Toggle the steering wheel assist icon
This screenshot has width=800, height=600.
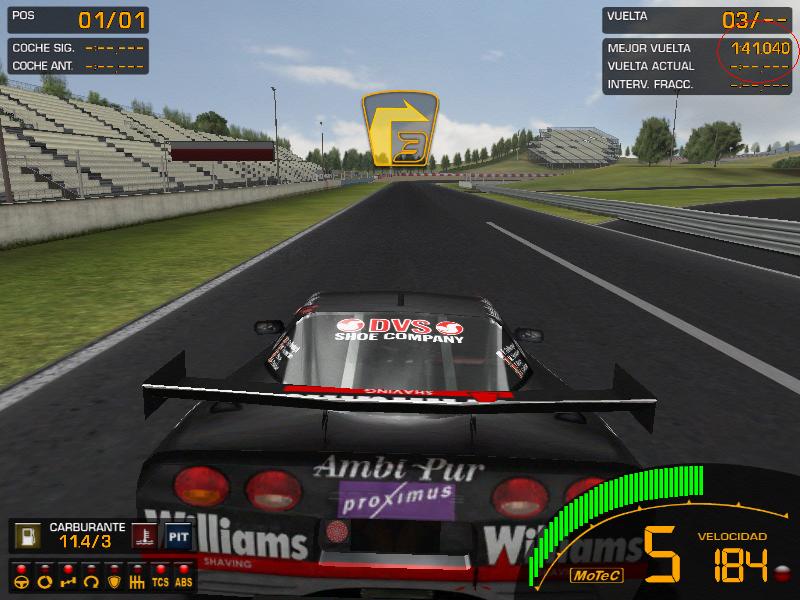coord(20,580)
